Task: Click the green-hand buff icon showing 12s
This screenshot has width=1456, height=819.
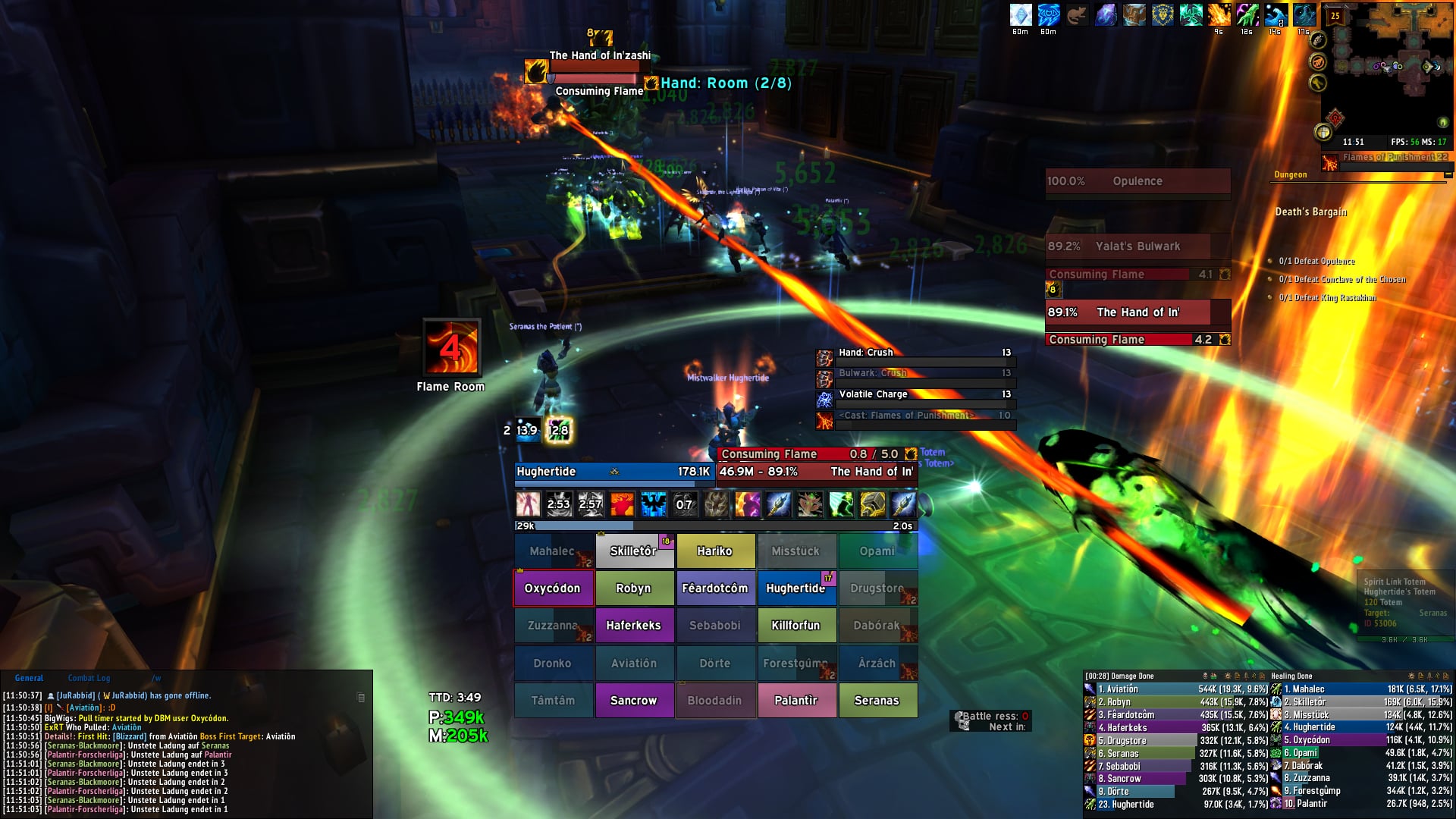Action: [x=1247, y=15]
